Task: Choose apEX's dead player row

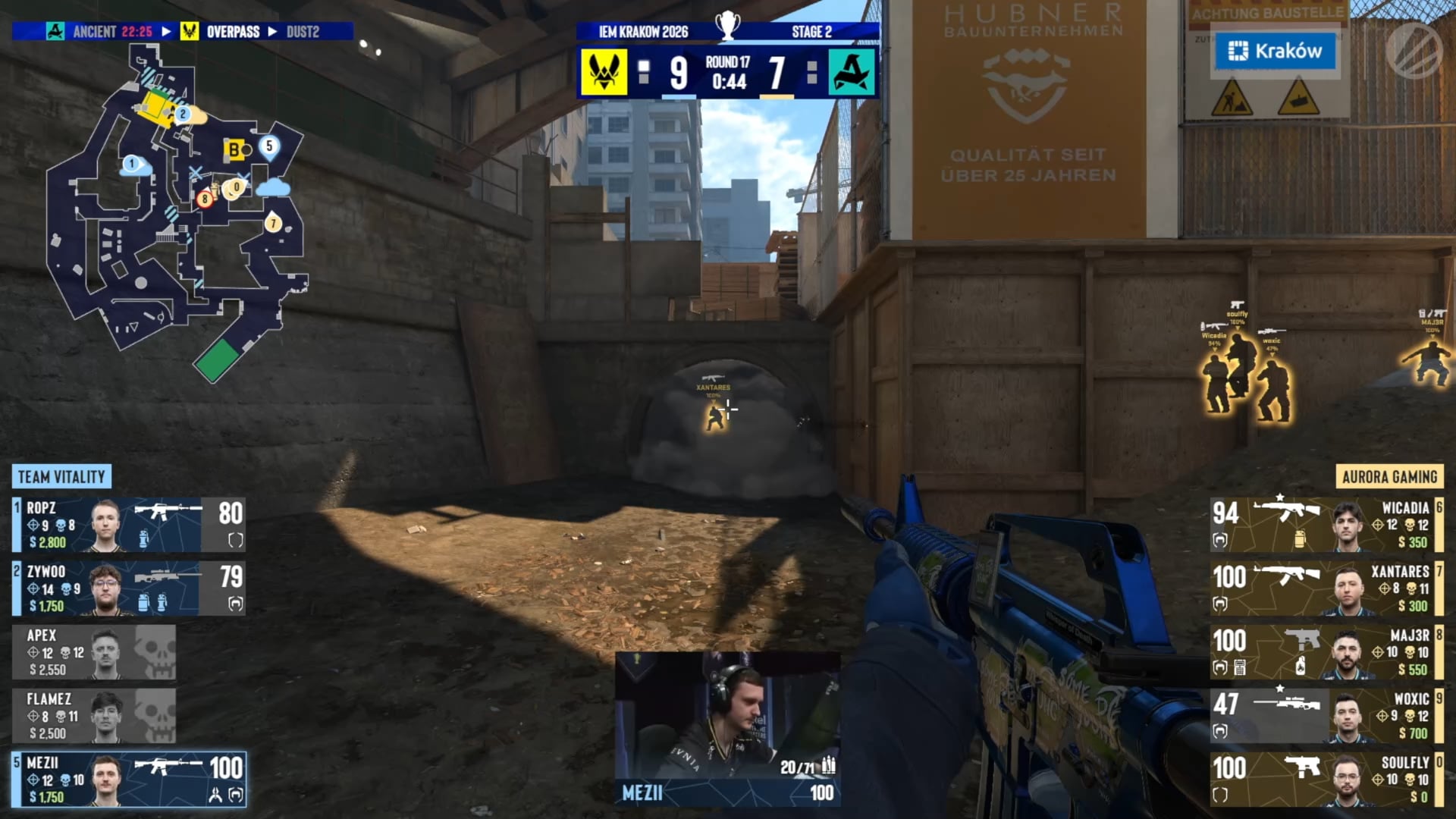Action: pos(94,652)
